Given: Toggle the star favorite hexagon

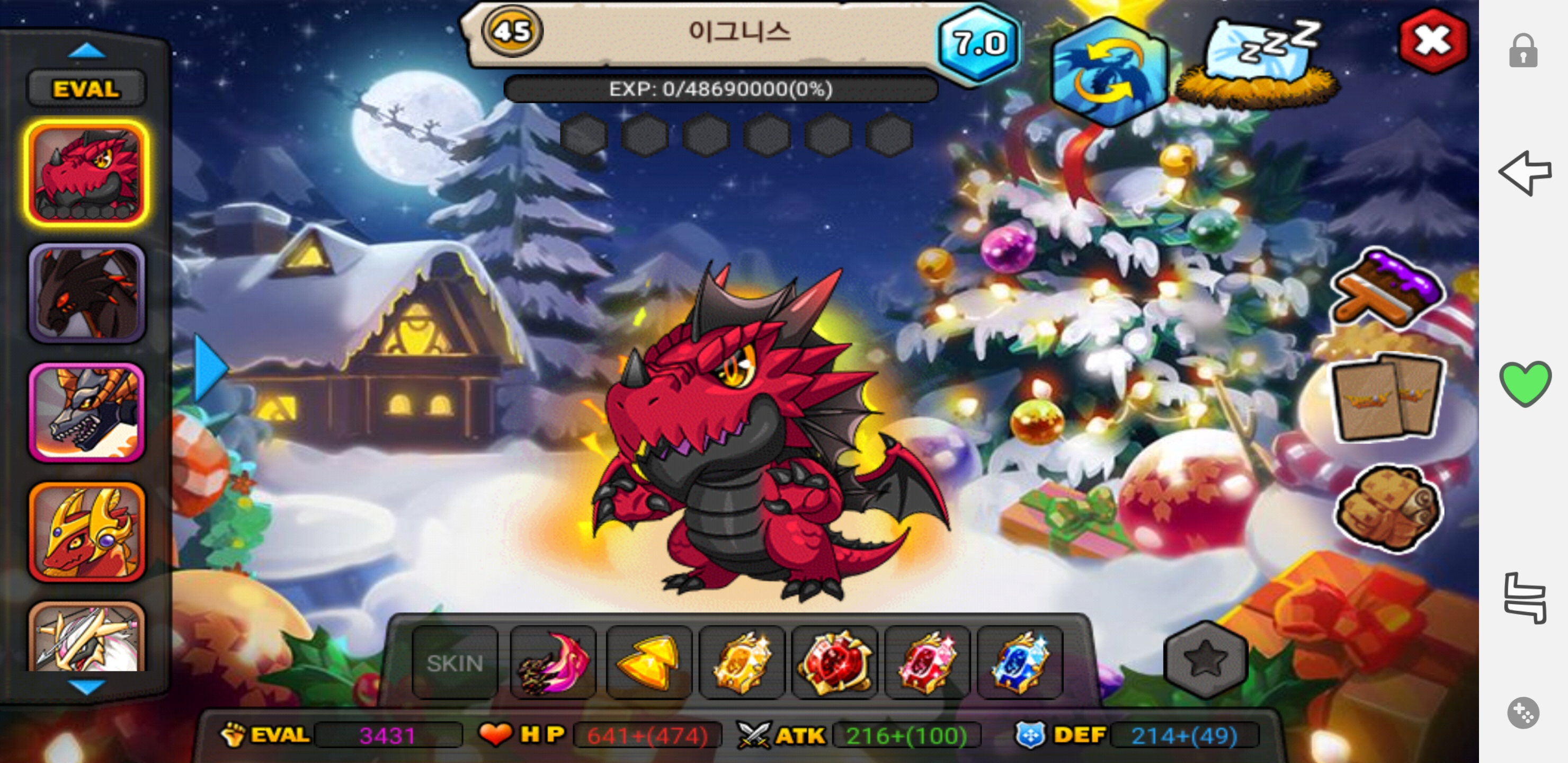Looking at the screenshot, I should click(x=1205, y=660).
